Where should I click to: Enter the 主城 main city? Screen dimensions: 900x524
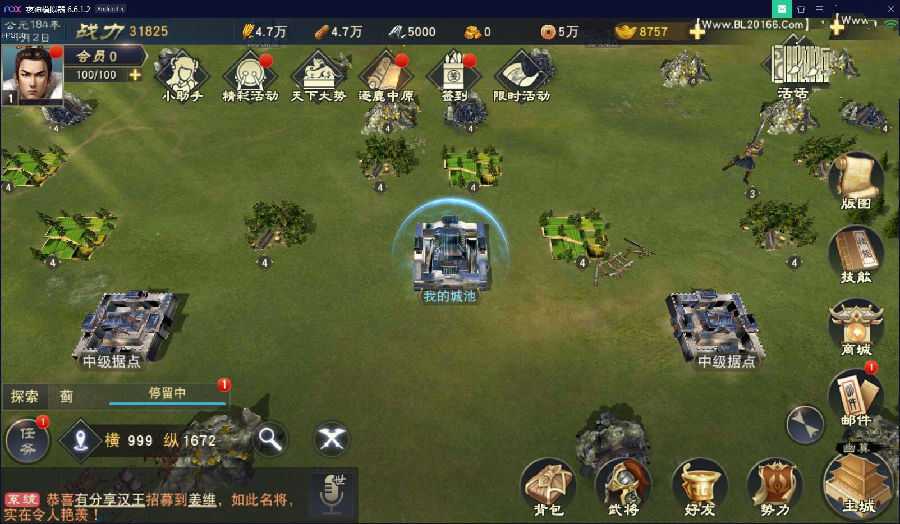click(x=858, y=482)
